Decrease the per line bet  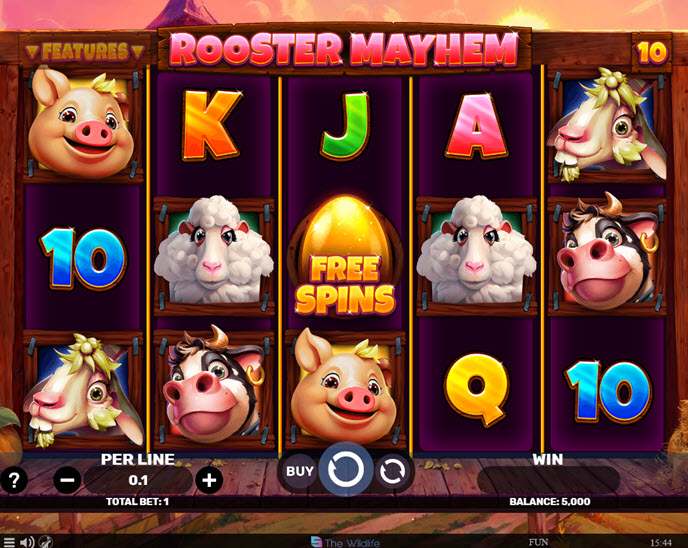(x=67, y=480)
